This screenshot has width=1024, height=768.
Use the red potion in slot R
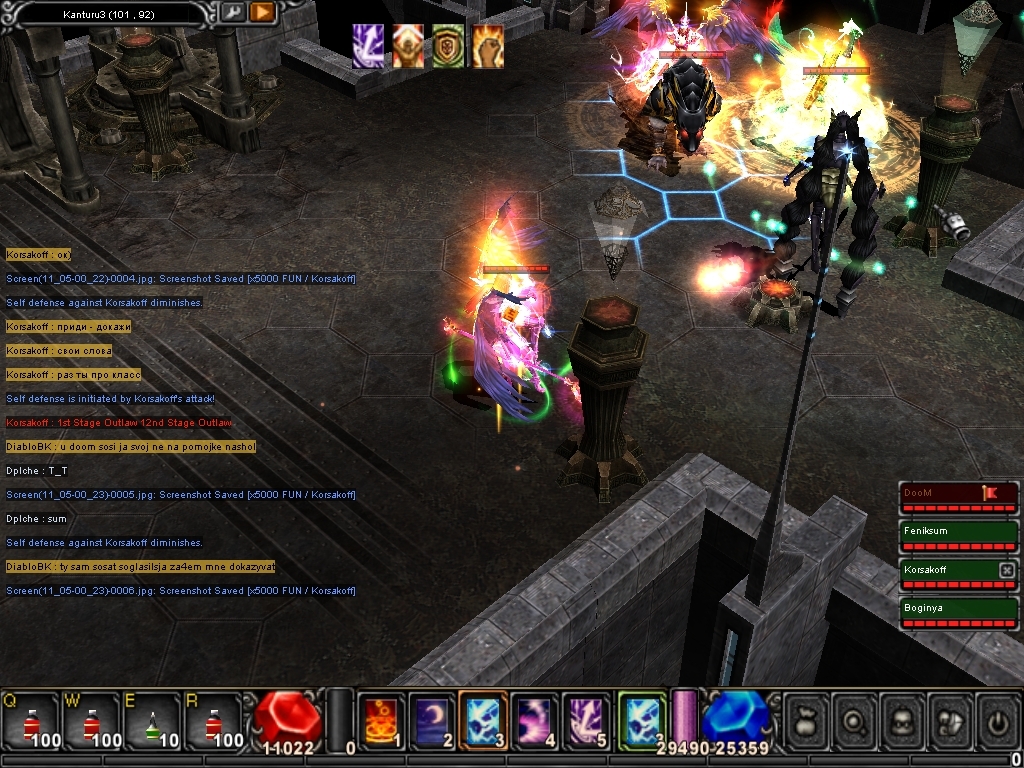tap(212, 720)
